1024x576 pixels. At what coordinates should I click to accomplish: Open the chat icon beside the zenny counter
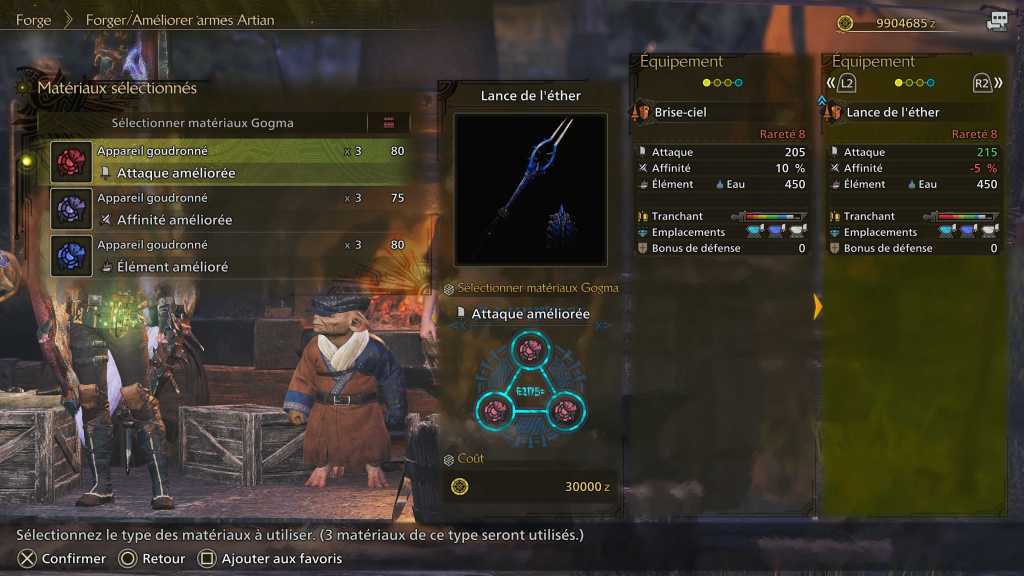coord(997,21)
